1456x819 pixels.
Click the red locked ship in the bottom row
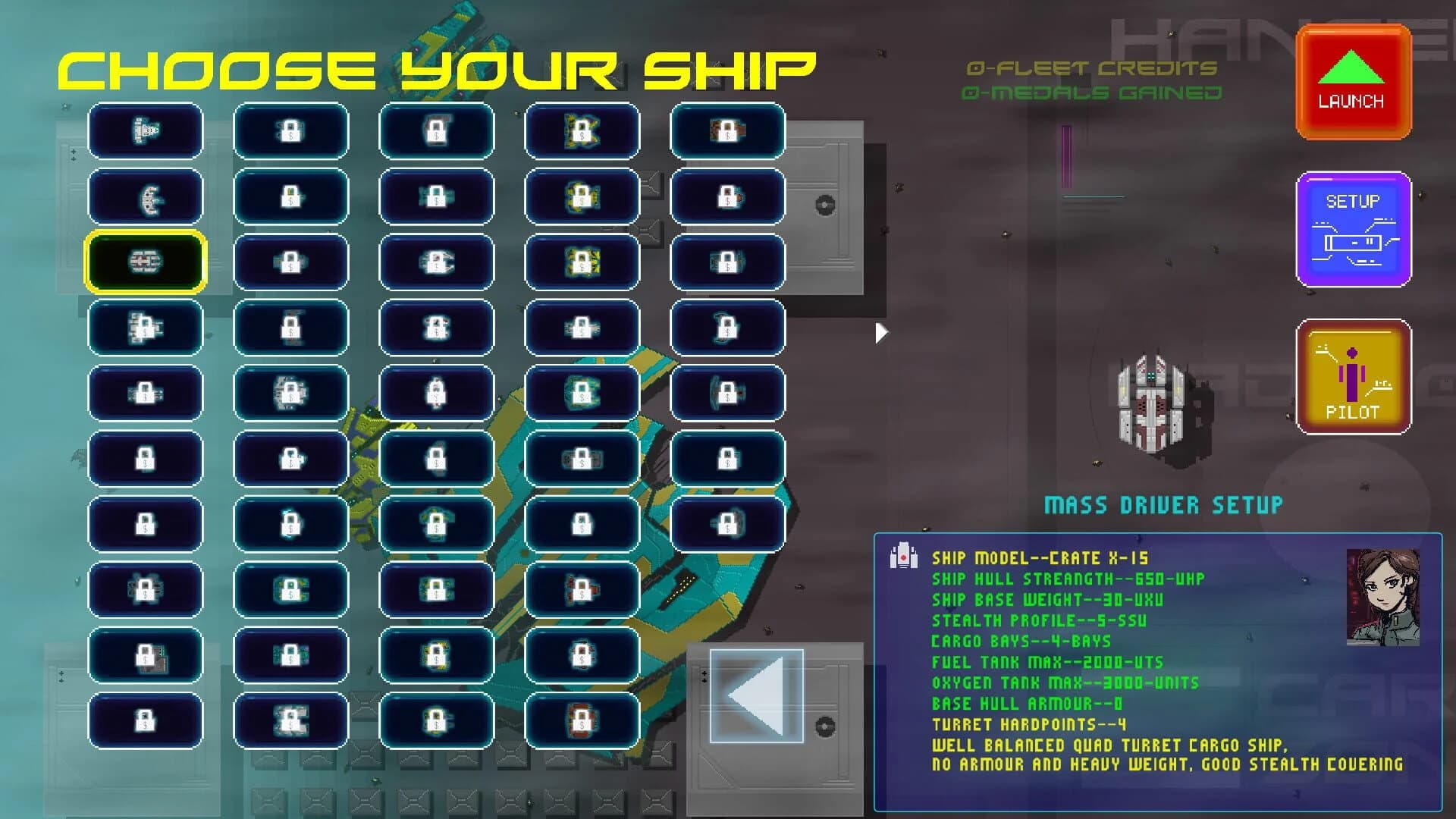point(582,722)
